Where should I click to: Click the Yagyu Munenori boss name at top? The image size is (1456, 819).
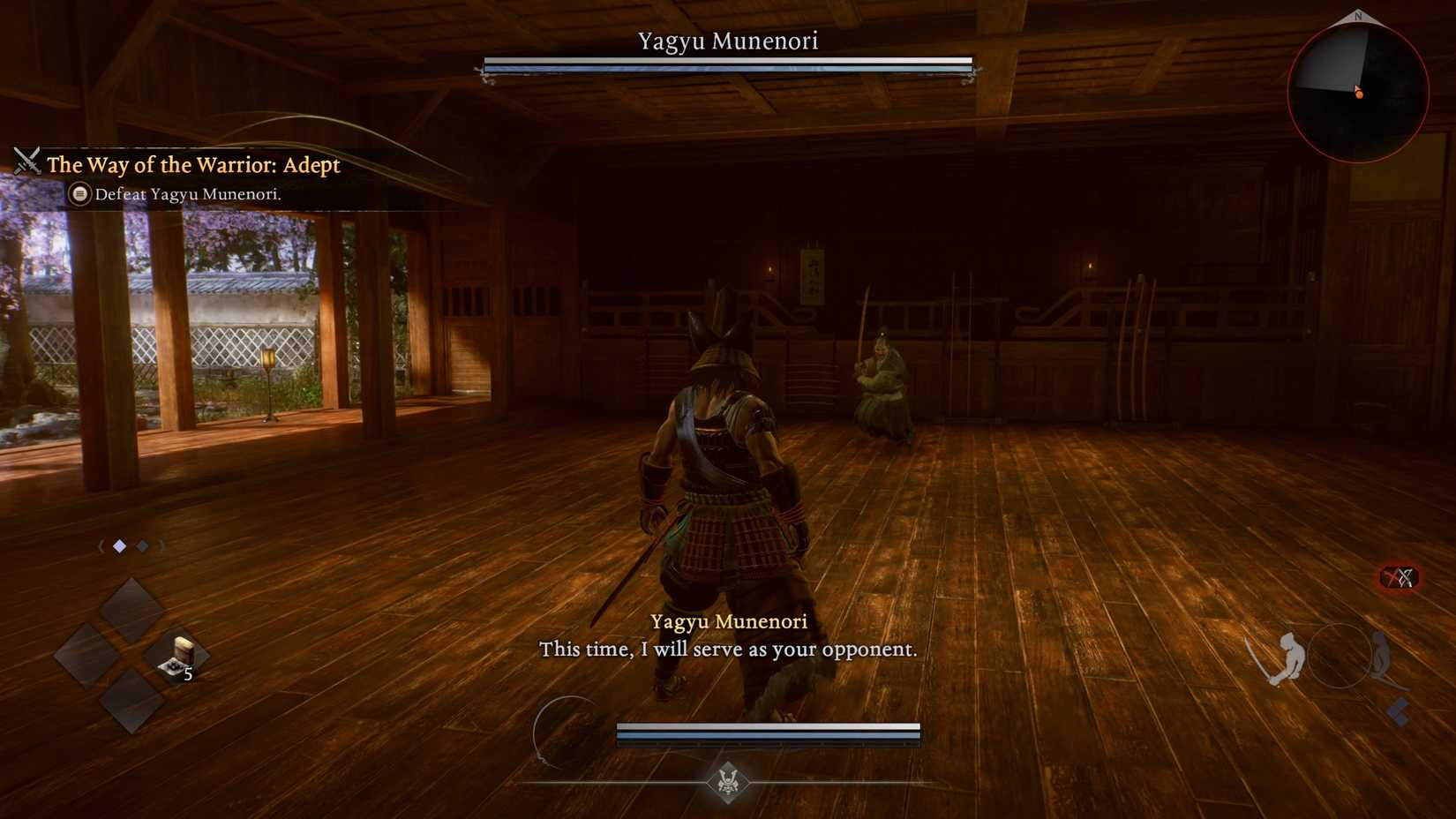pyautogui.click(x=727, y=40)
